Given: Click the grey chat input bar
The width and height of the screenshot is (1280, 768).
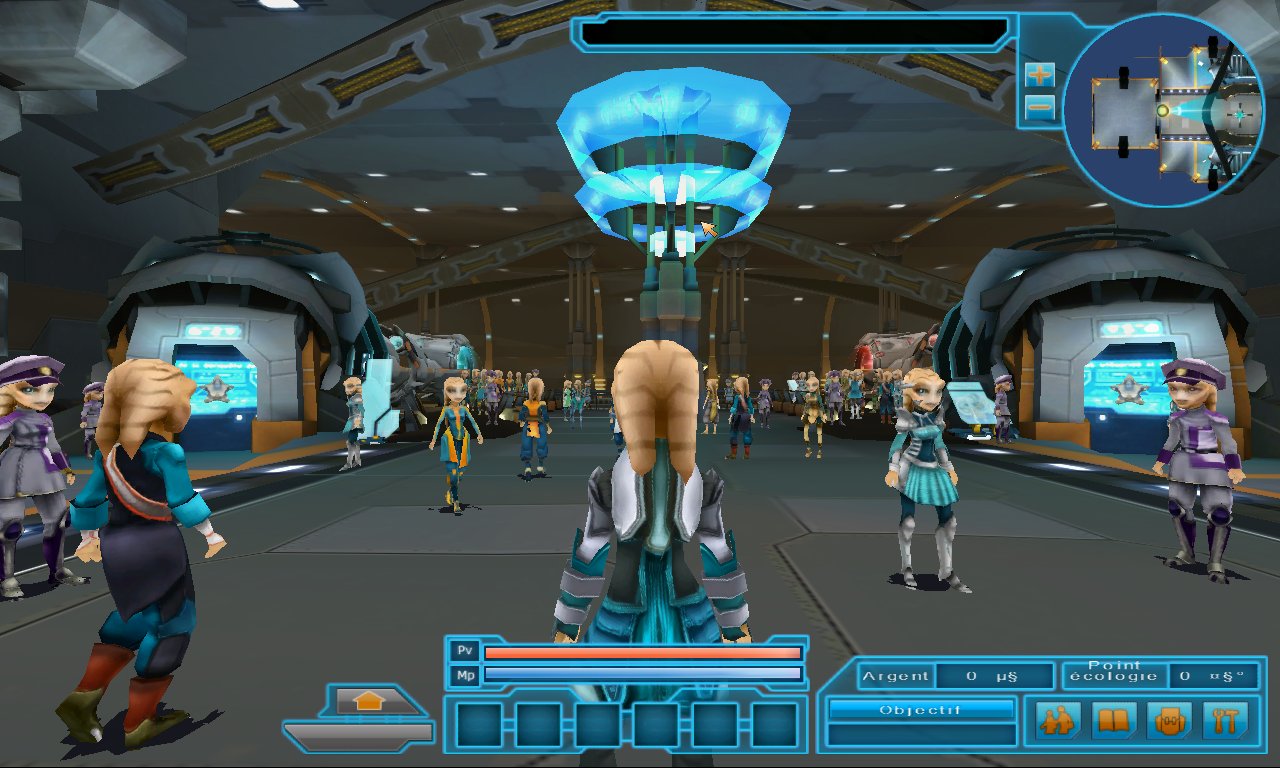Looking at the screenshot, I should [360, 734].
